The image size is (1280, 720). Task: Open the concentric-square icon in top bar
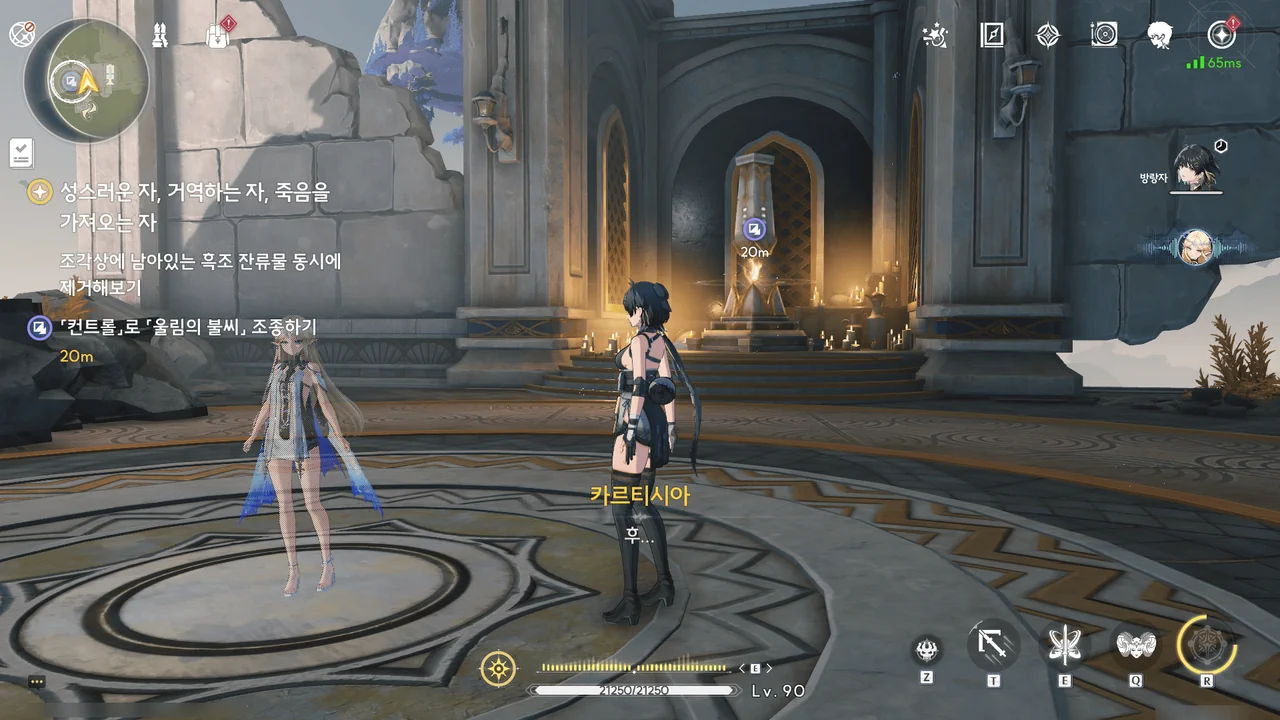1104,35
